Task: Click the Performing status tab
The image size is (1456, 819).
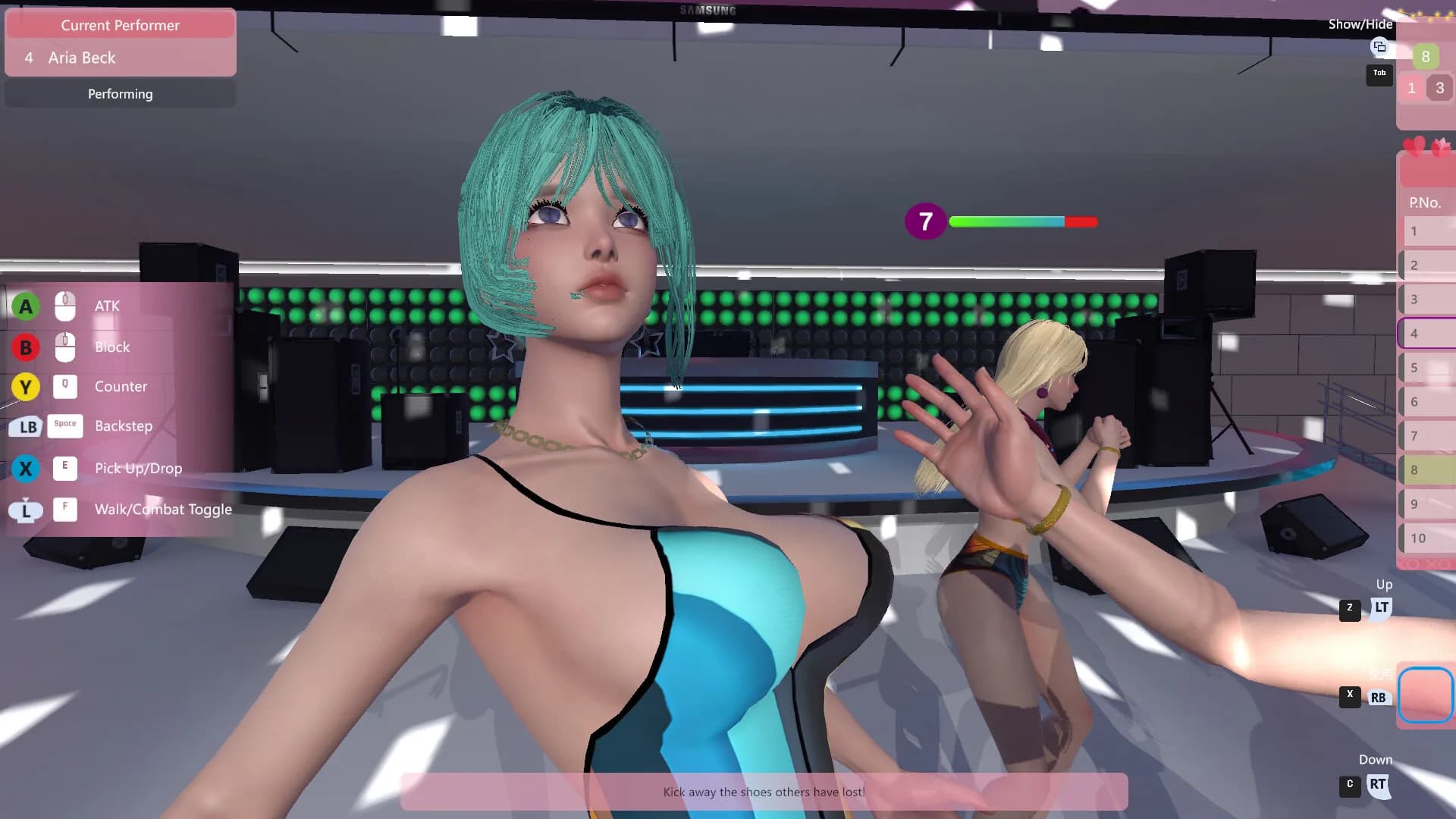Action: coord(120,93)
